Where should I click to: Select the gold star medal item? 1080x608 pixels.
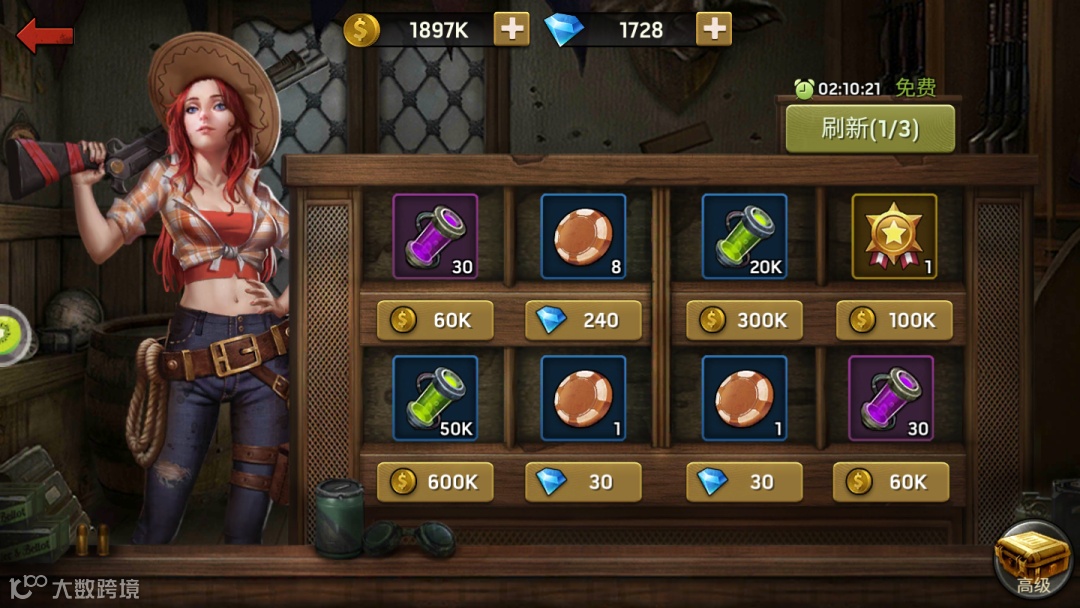click(894, 236)
